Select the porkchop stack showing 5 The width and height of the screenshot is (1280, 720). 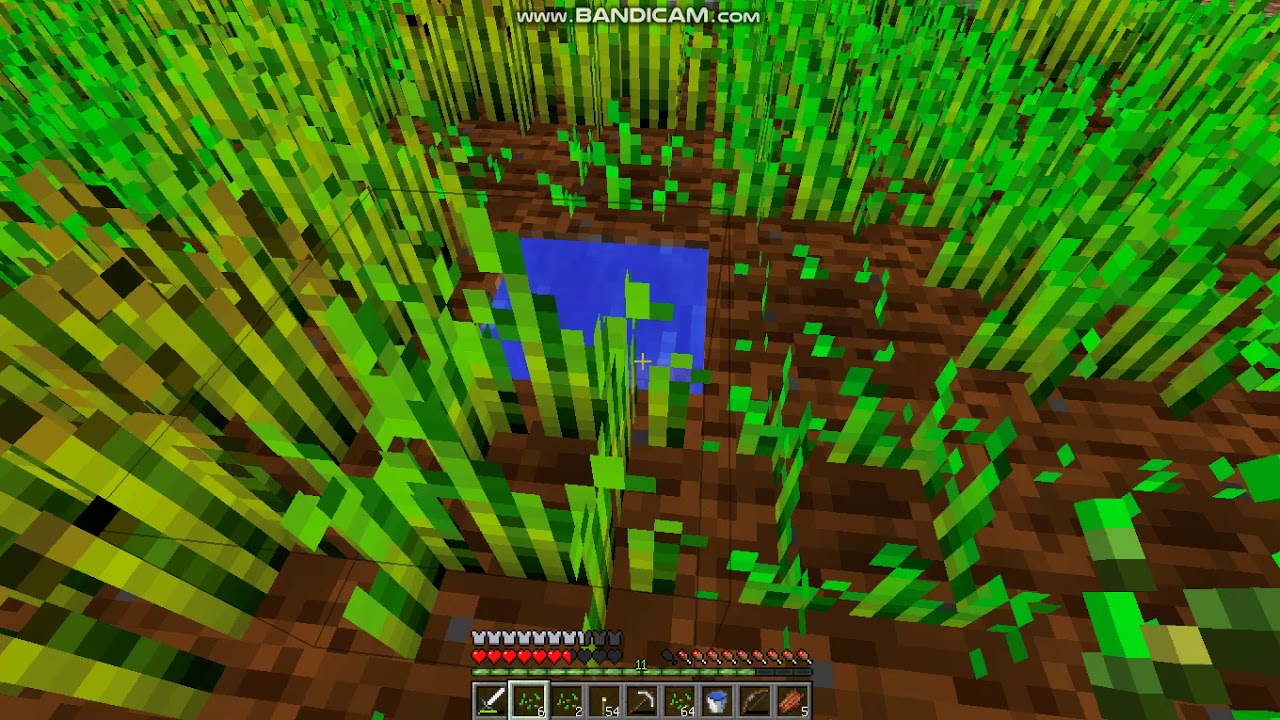(793, 698)
